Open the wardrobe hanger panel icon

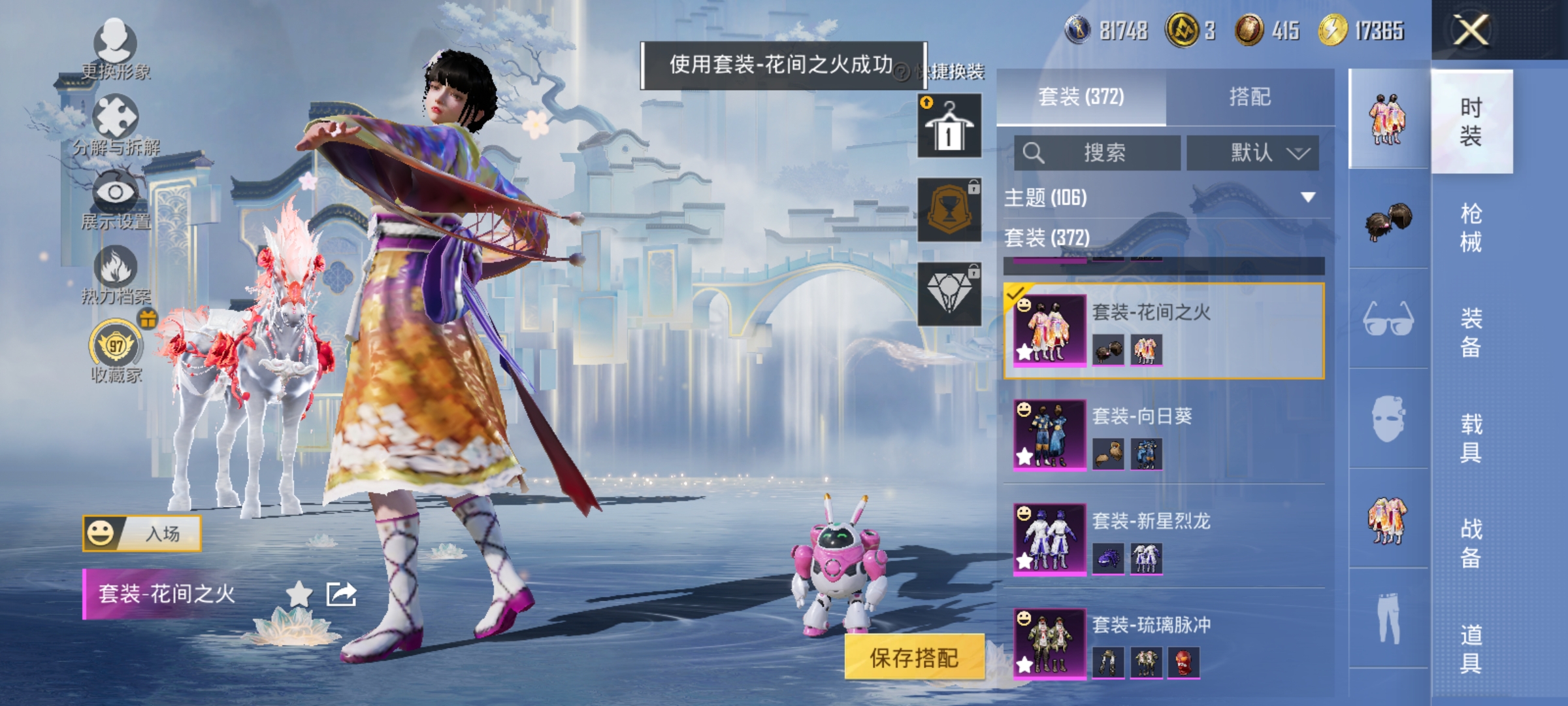click(x=949, y=124)
